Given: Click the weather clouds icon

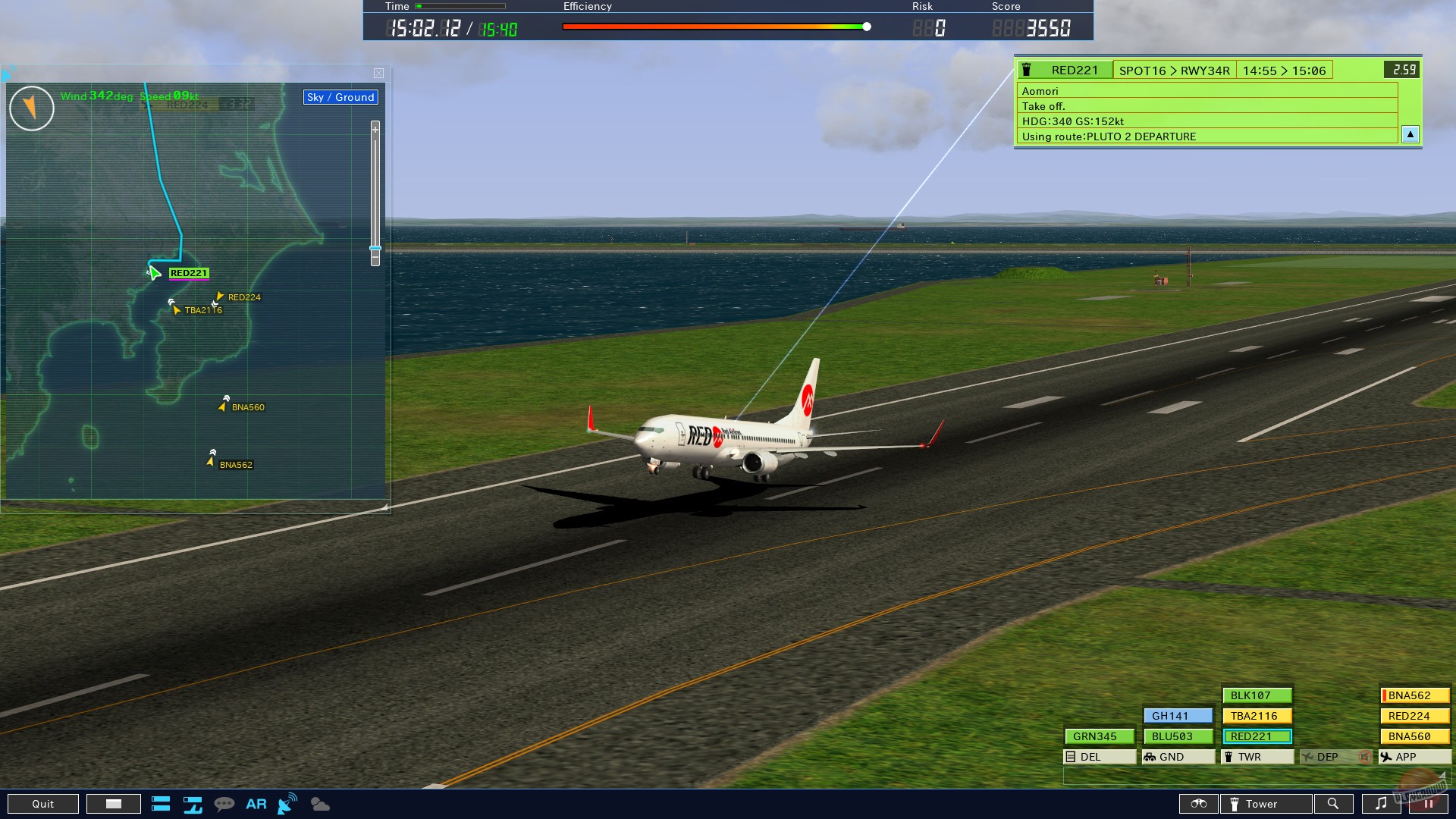Looking at the screenshot, I should click(319, 804).
